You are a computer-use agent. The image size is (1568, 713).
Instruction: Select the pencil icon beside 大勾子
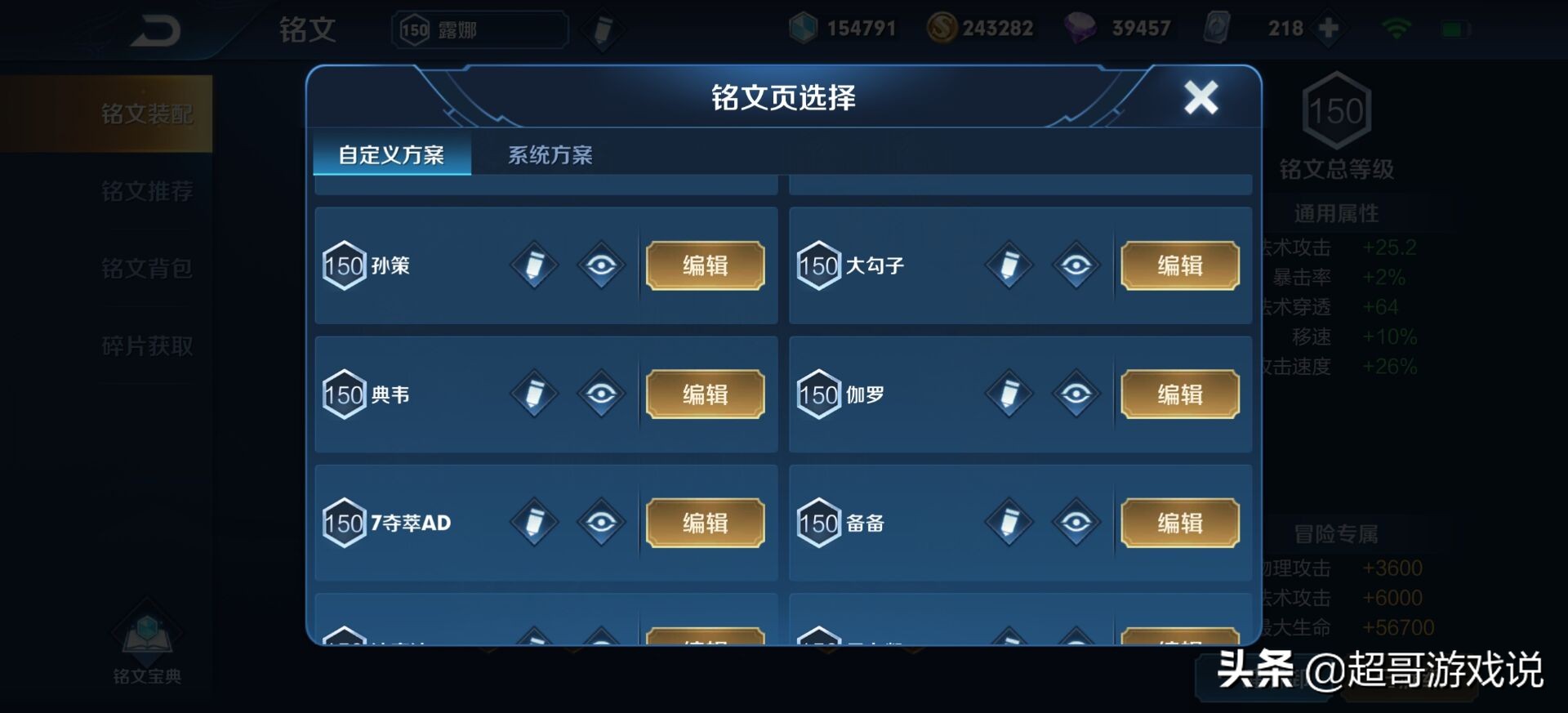(1009, 265)
